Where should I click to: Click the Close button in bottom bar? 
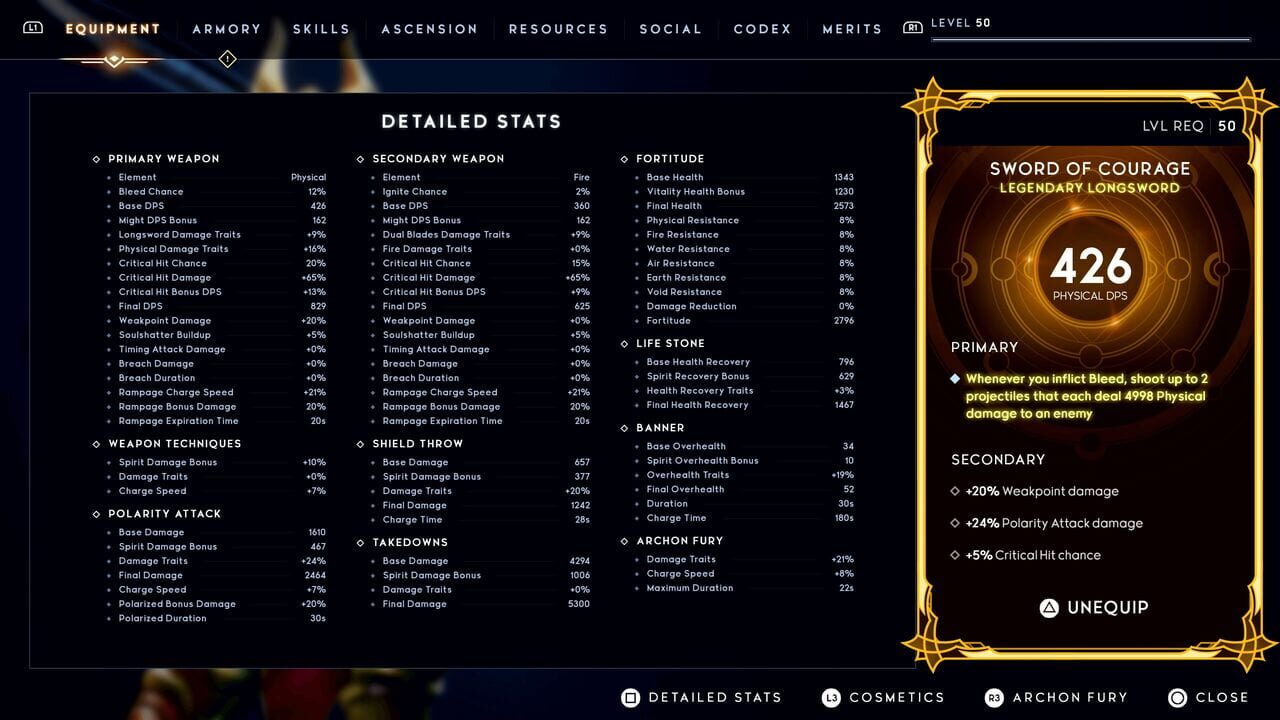[1224, 697]
